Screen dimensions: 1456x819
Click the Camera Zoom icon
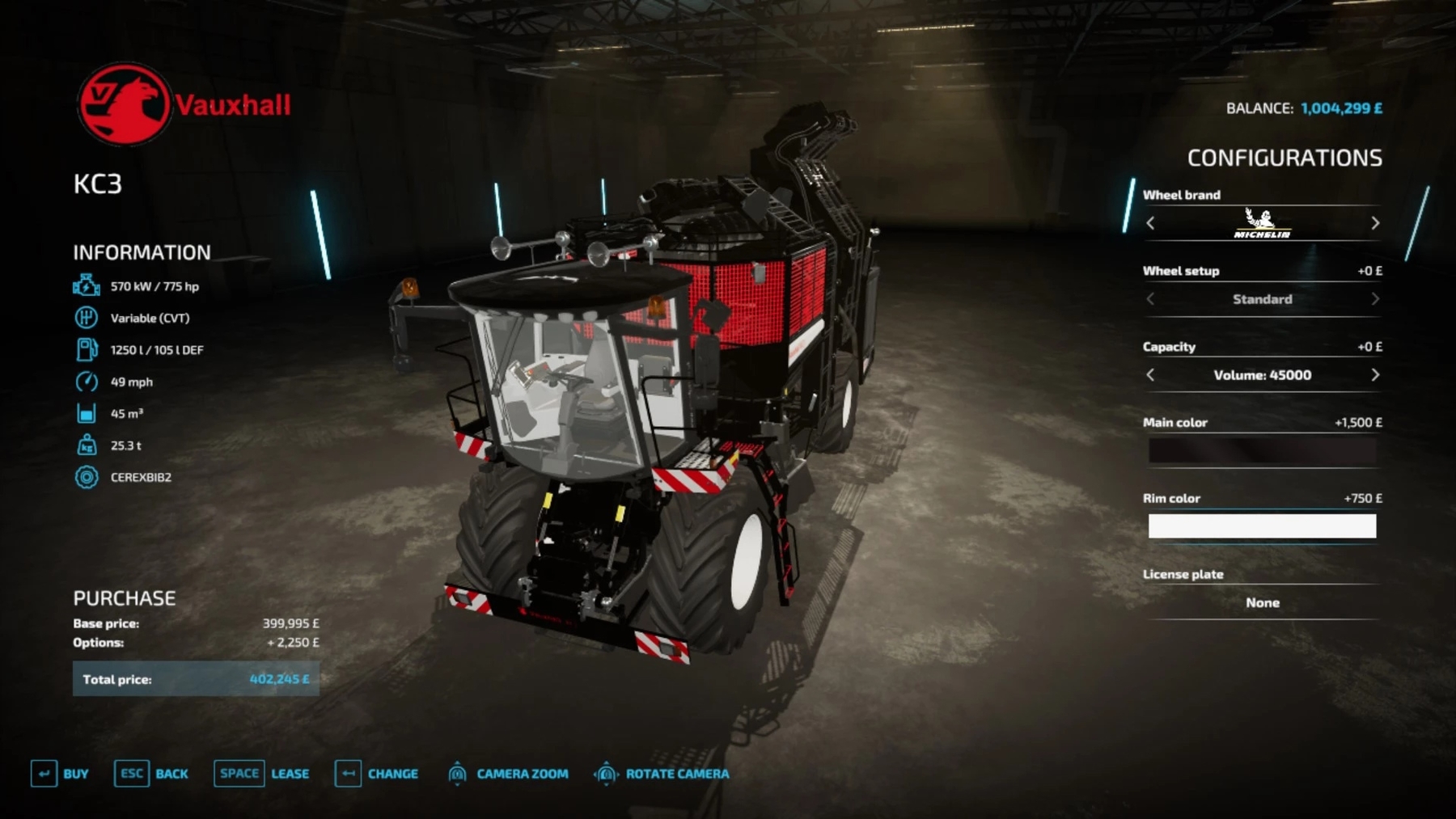point(459,774)
